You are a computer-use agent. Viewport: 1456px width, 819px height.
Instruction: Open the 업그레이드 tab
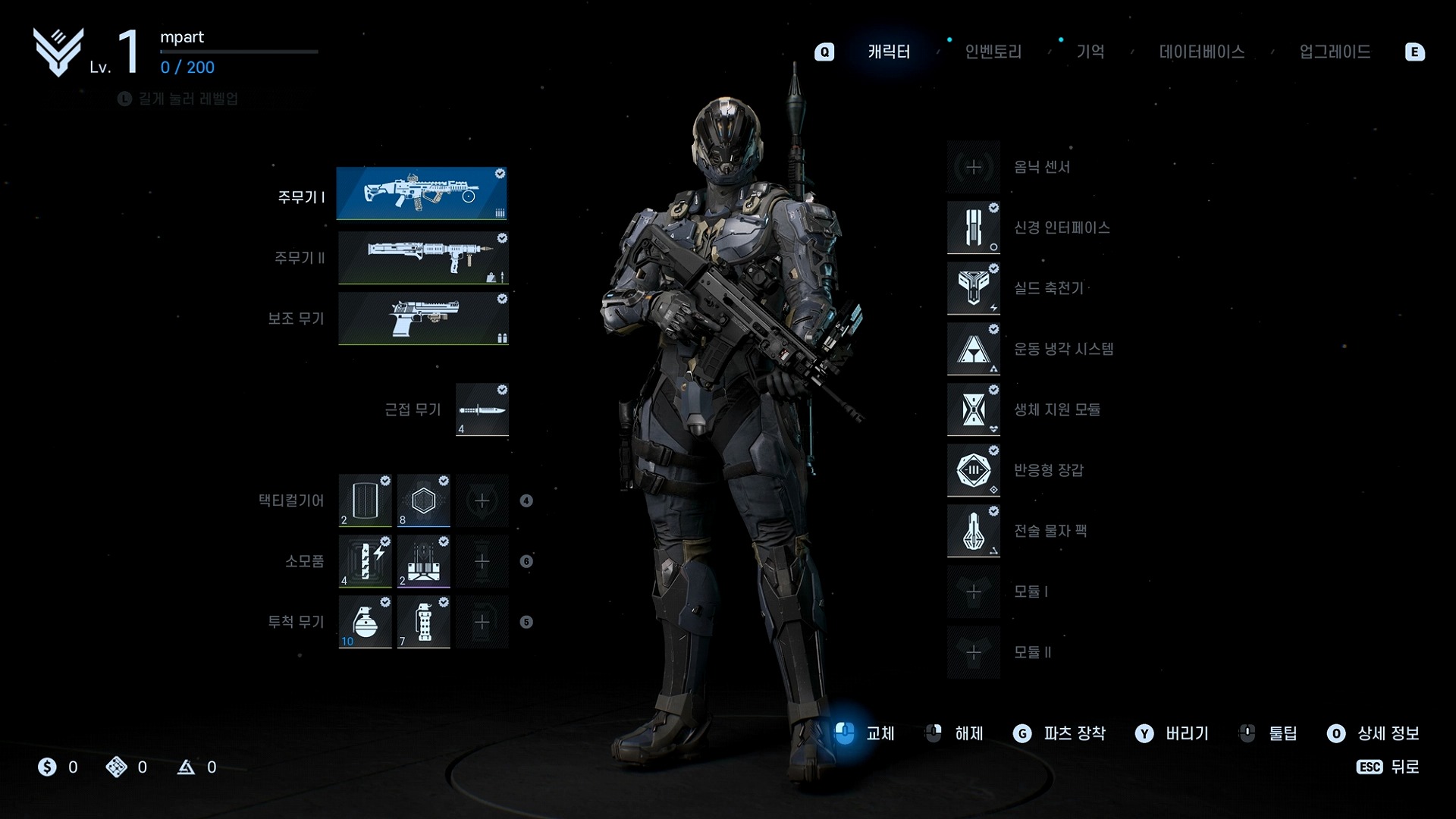(x=1334, y=52)
